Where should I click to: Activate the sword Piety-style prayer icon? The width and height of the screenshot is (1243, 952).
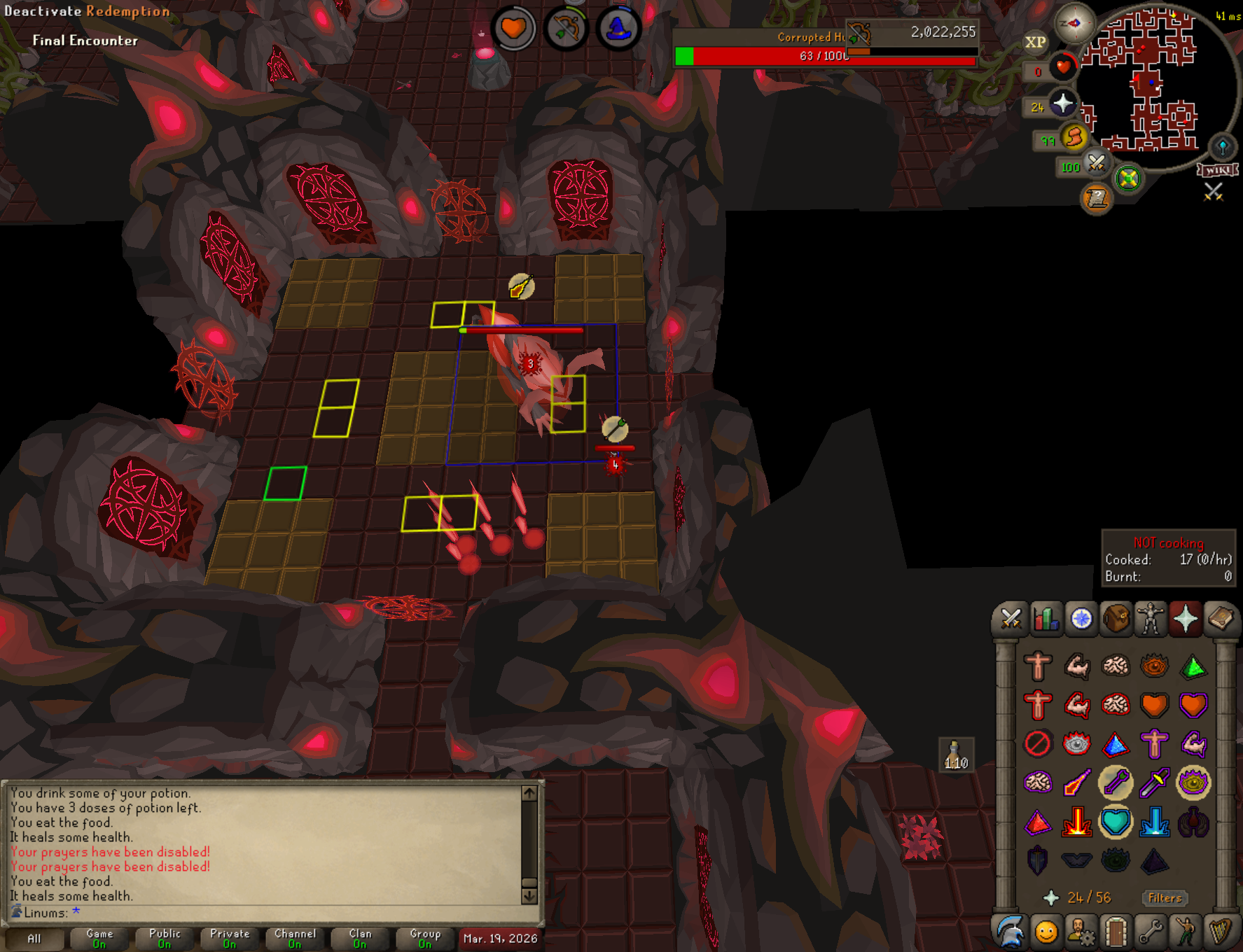[x=1154, y=783]
